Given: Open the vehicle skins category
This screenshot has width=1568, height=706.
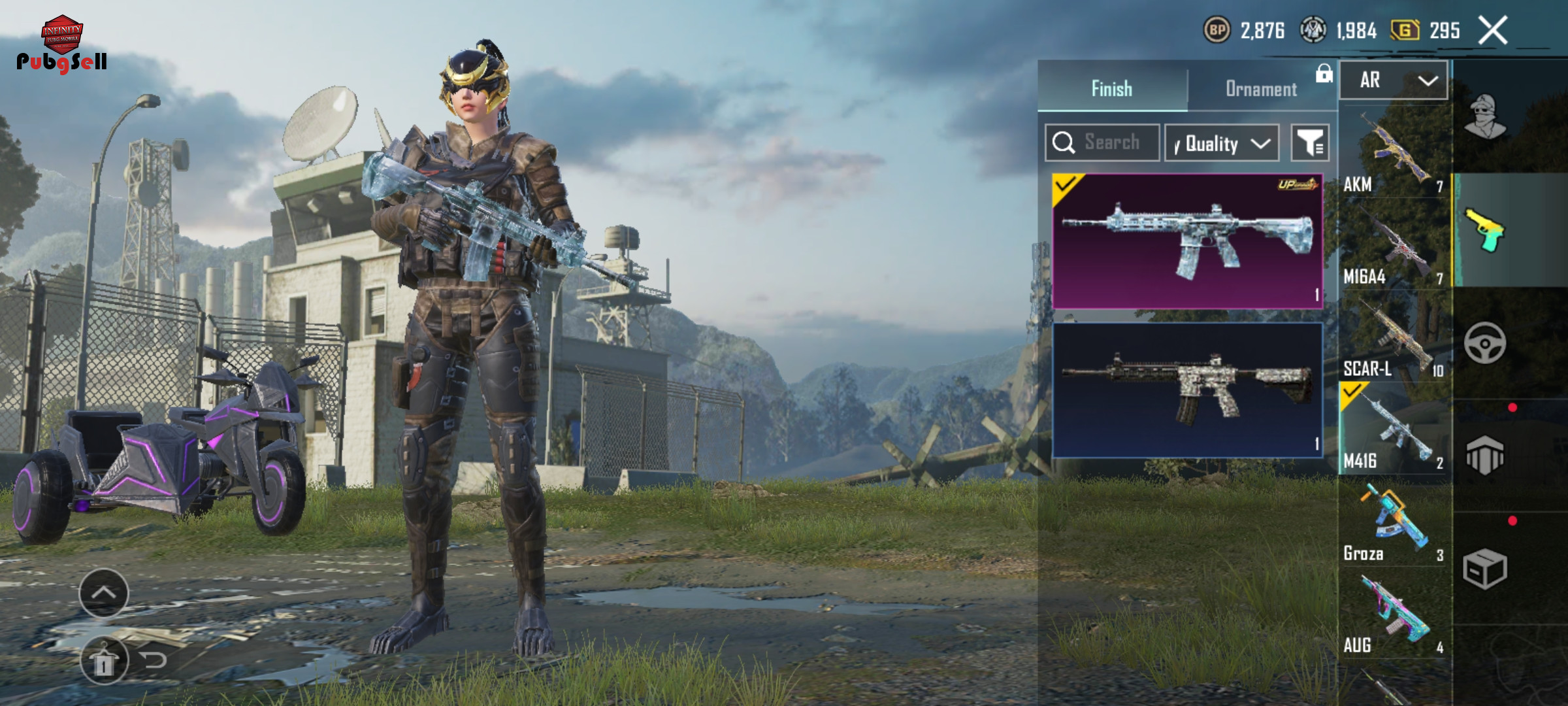Looking at the screenshot, I should coord(1485,343).
